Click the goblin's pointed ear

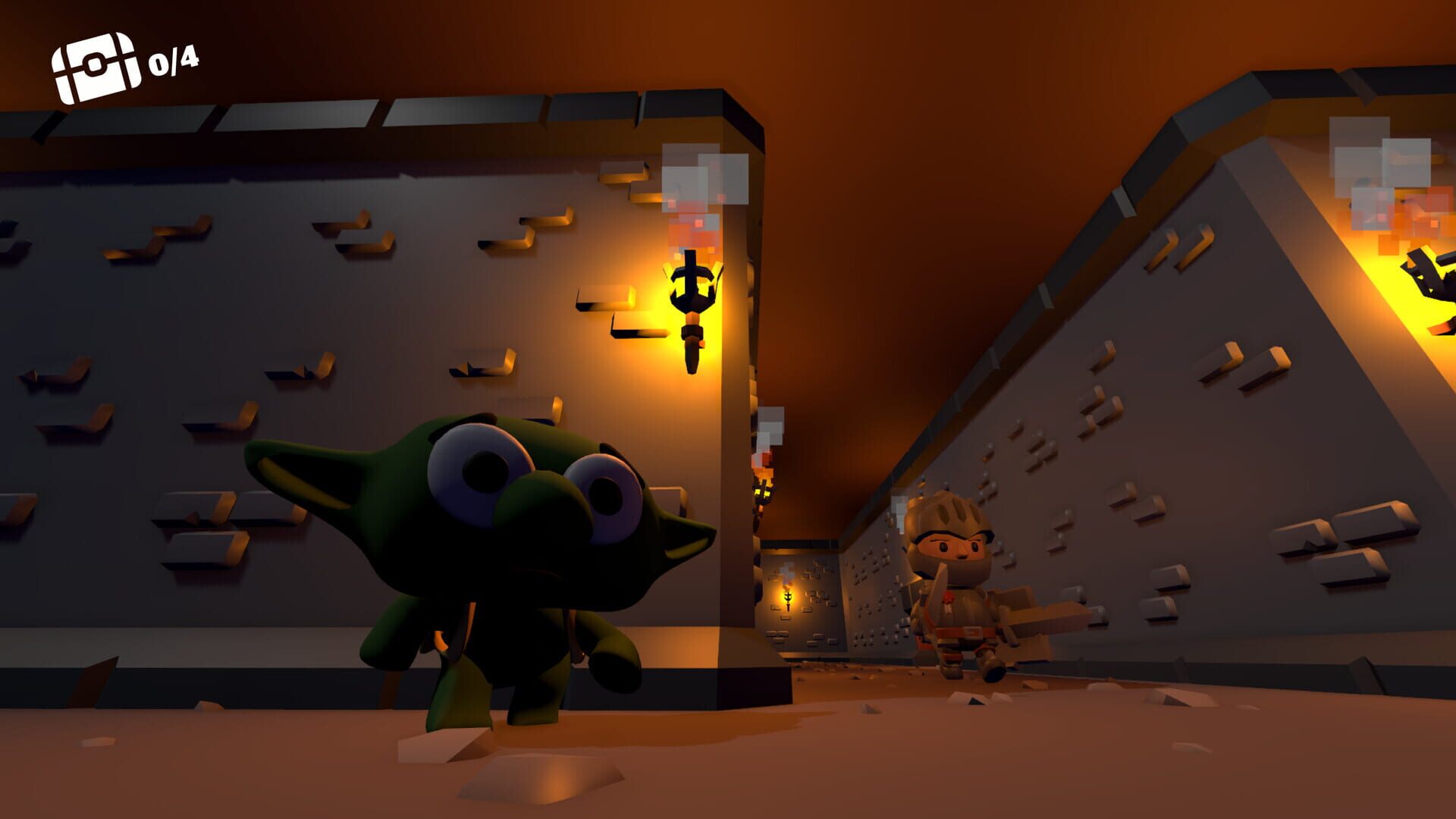296,470
